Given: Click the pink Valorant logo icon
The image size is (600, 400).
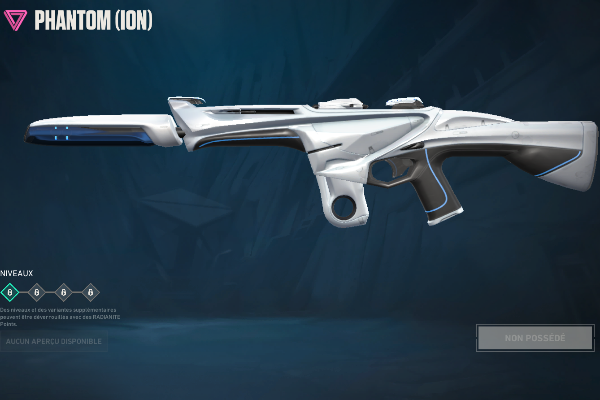Looking at the screenshot, I should click(16, 20).
